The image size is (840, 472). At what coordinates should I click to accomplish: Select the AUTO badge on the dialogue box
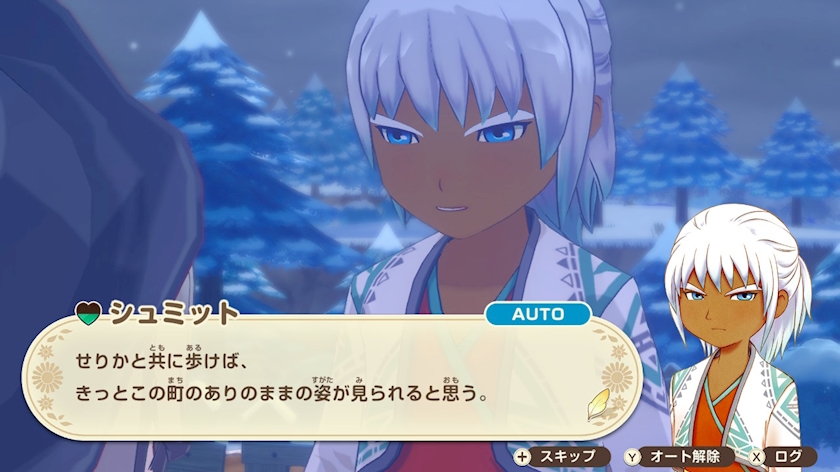click(537, 313)
